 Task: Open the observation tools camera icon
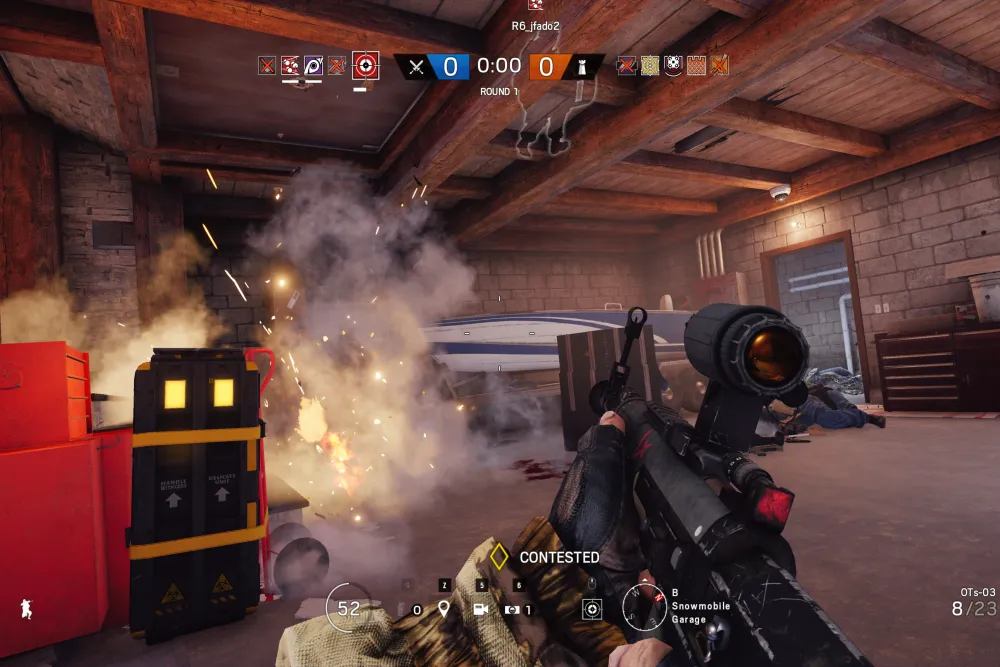click(480, 609)
